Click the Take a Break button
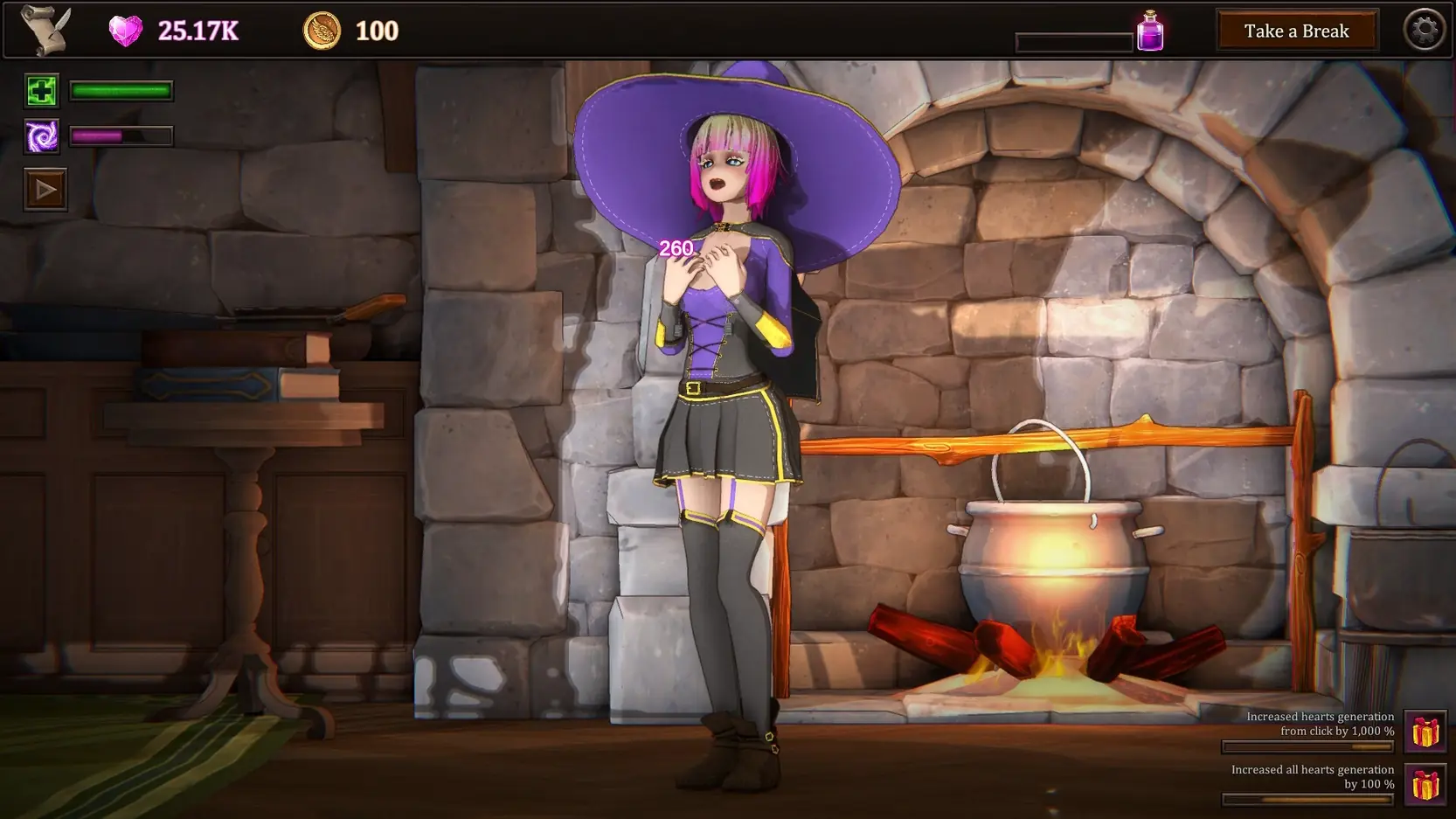1456x819 pixels. tap(1296, 31)
